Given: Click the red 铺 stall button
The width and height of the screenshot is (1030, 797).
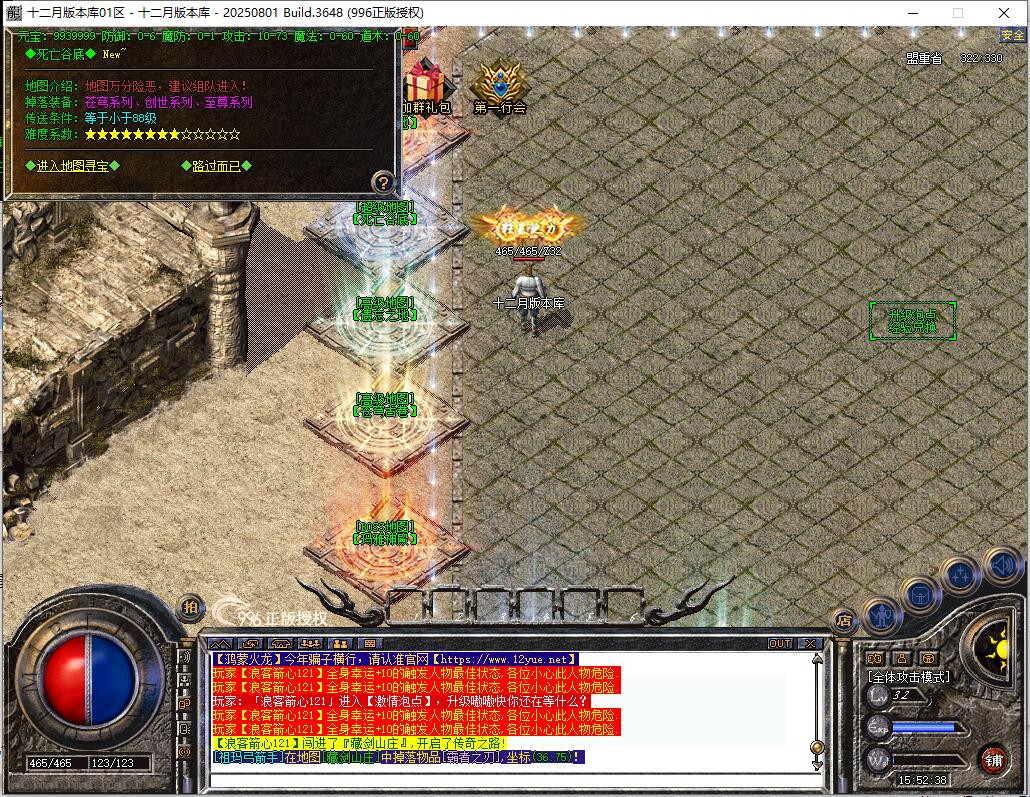Looking at the screenshot, I should pyautogui.click(x=993, y=759).
